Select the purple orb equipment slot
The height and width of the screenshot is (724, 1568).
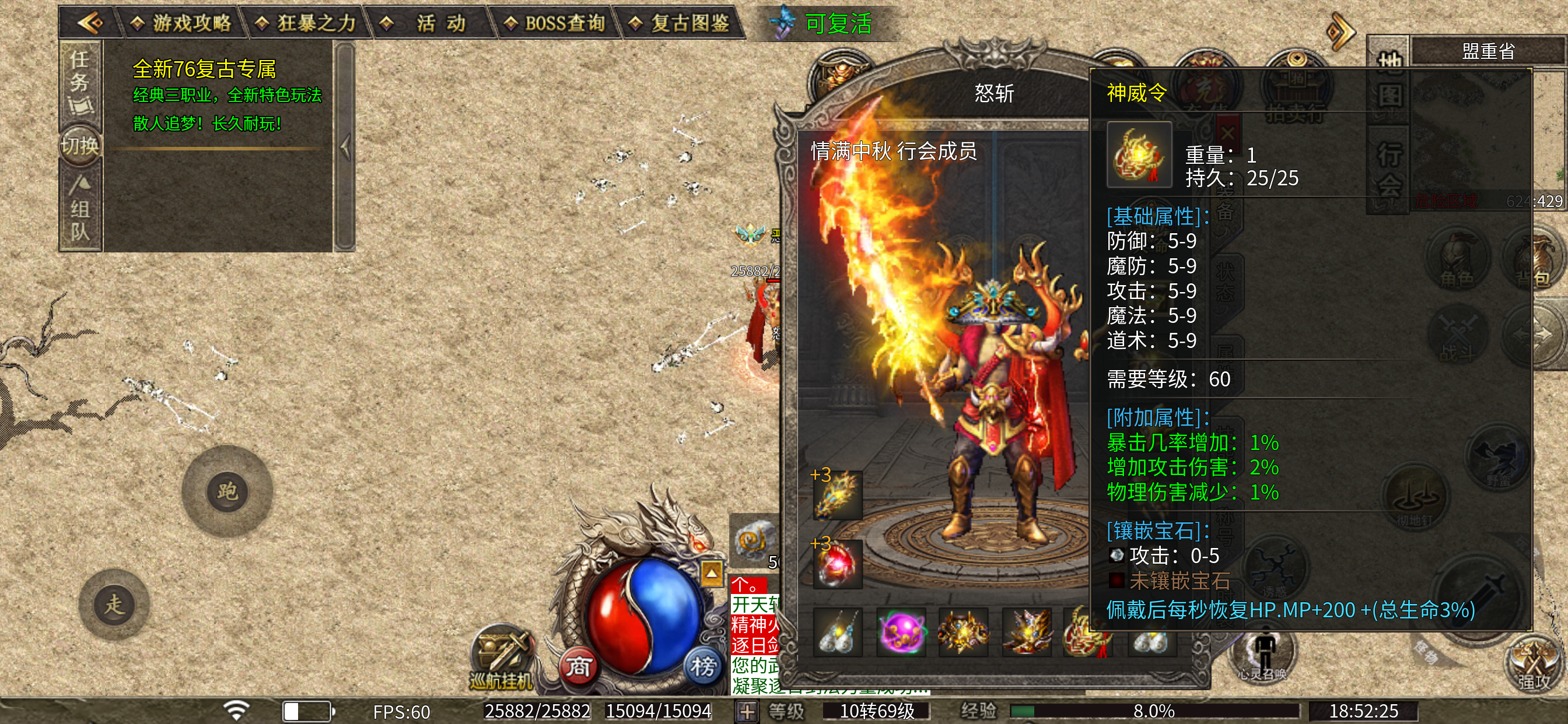901,631
